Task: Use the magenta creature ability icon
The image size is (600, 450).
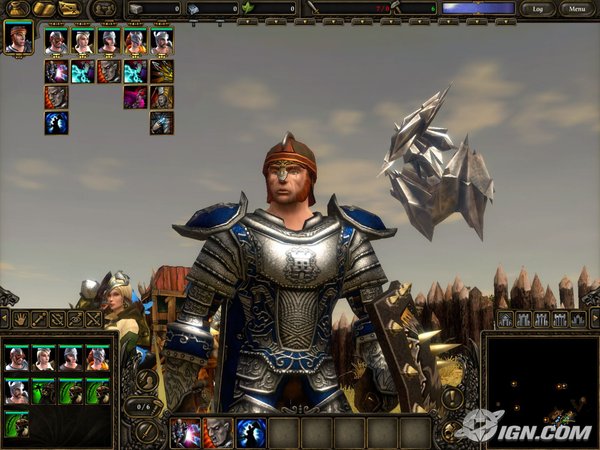Action: [x=135, y=97]
